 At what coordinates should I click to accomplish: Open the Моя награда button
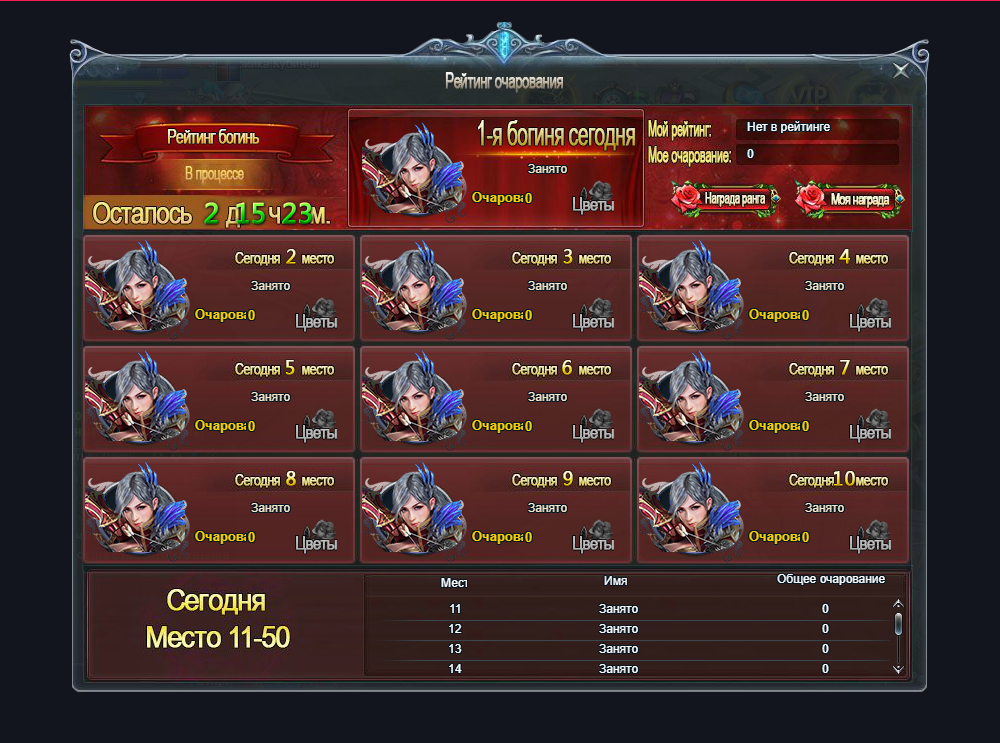pos(849,199)
